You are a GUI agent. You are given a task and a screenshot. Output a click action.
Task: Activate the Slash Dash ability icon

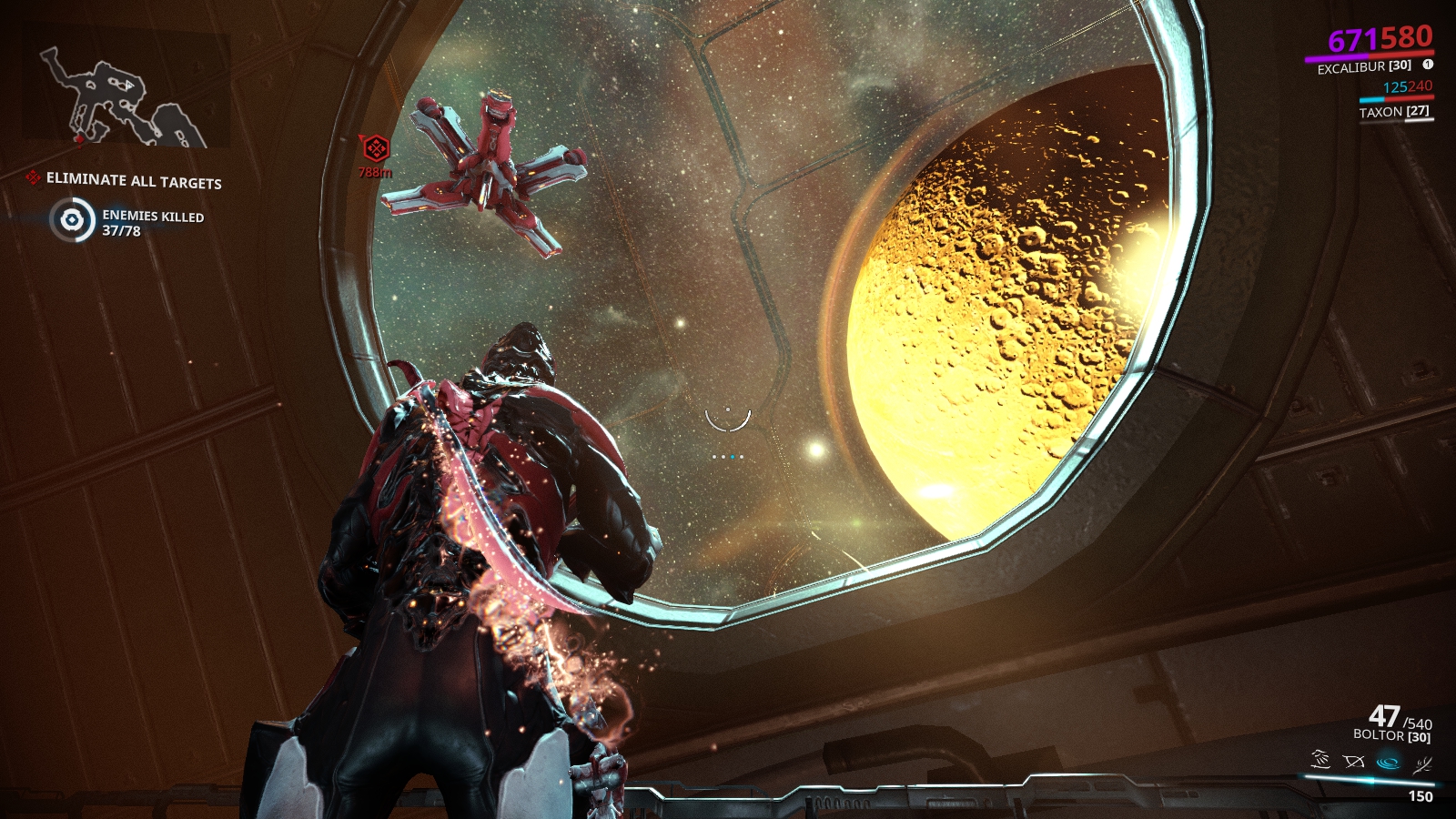(1320, 760)
